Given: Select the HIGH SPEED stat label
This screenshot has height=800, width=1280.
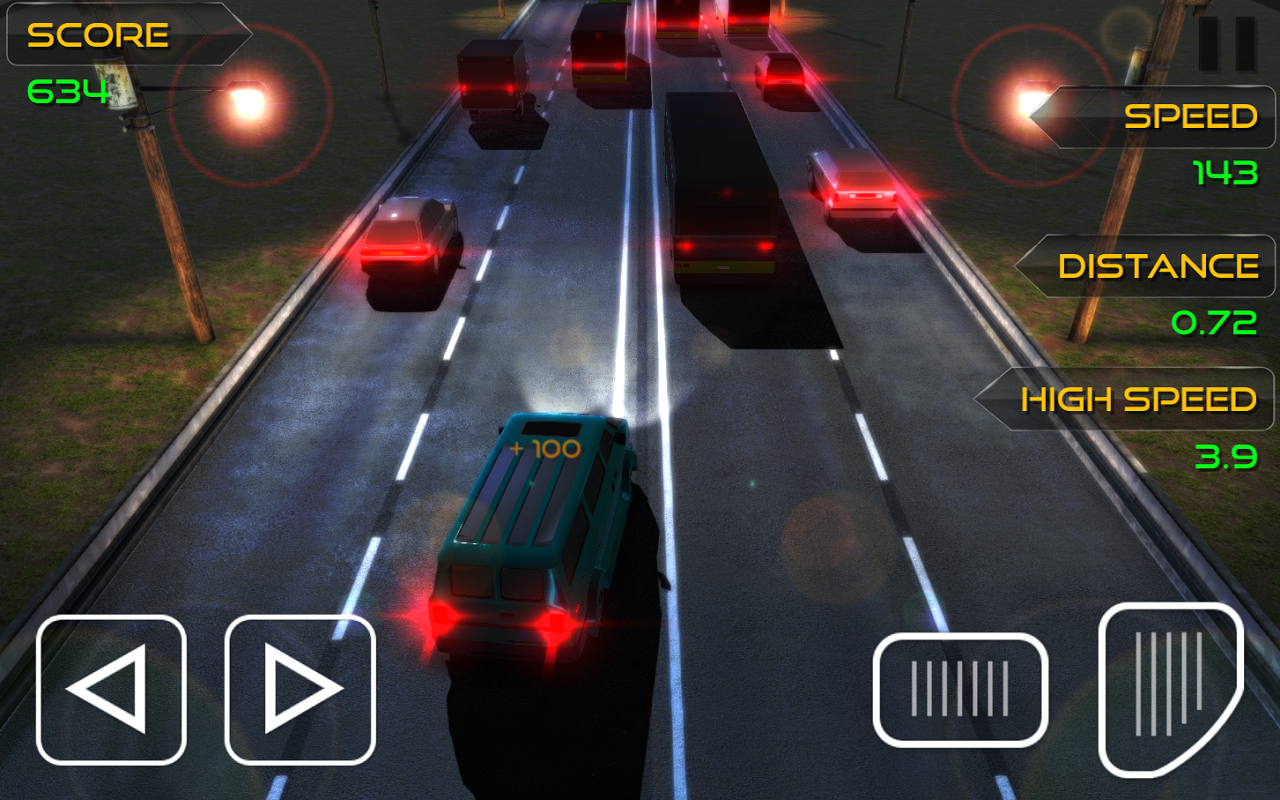Looking at the screenshot, I should tap(1137, 399).
